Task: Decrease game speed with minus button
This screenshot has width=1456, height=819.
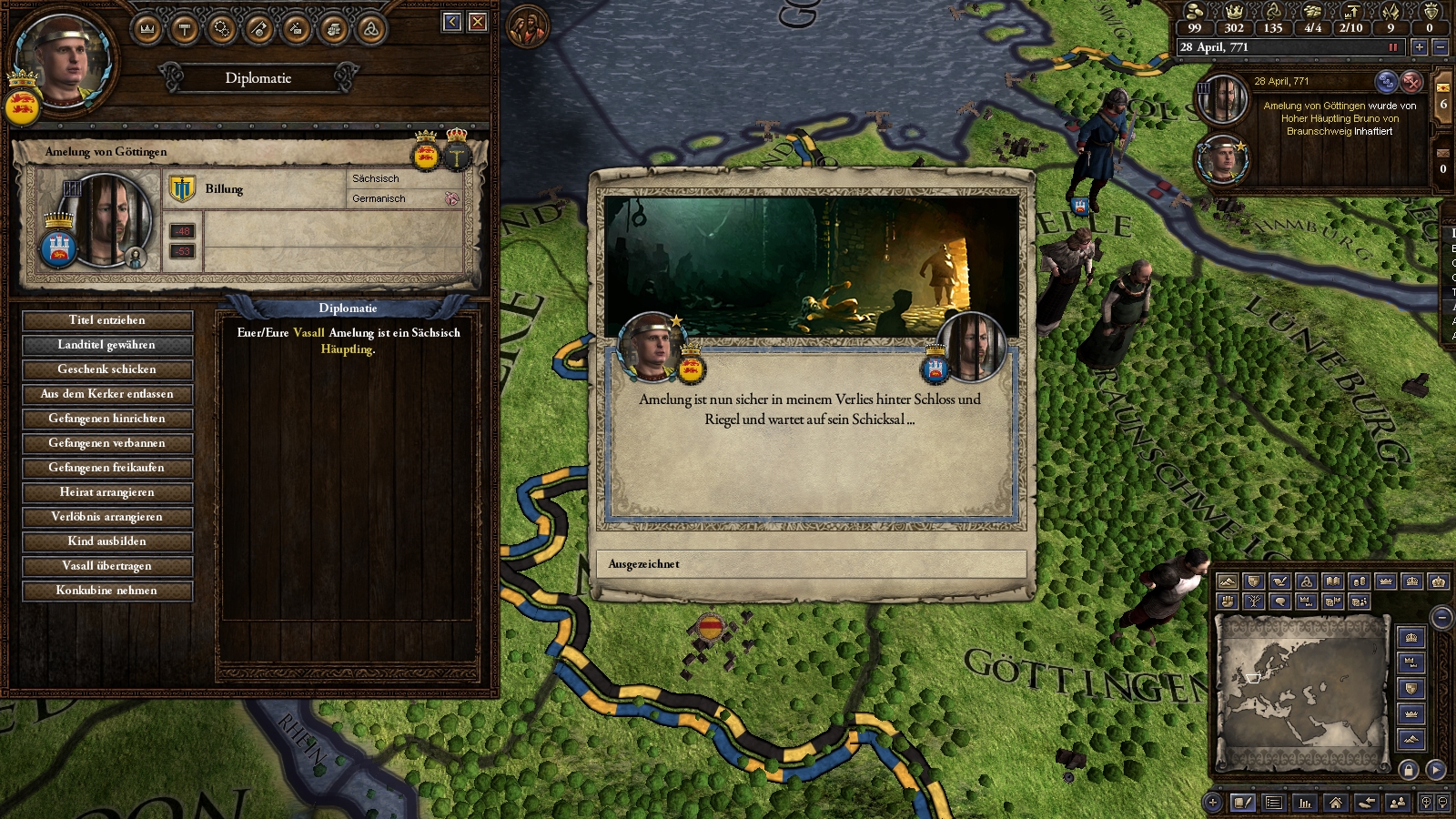Action: [x=1440, y=47]
